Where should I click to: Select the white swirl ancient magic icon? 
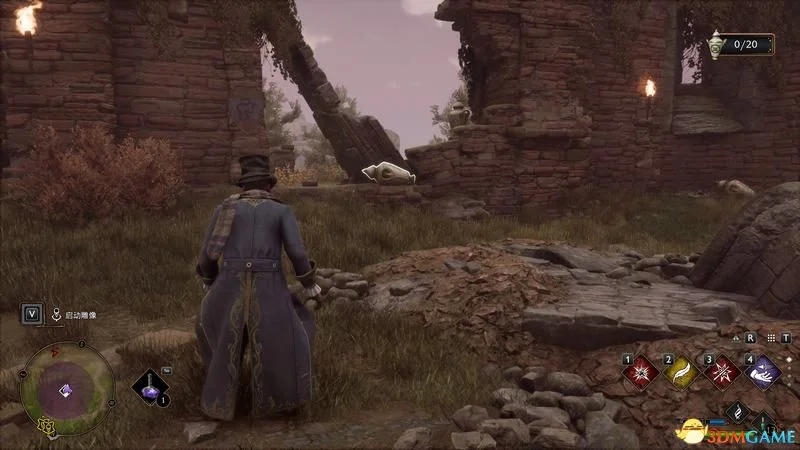coord(737,412)
